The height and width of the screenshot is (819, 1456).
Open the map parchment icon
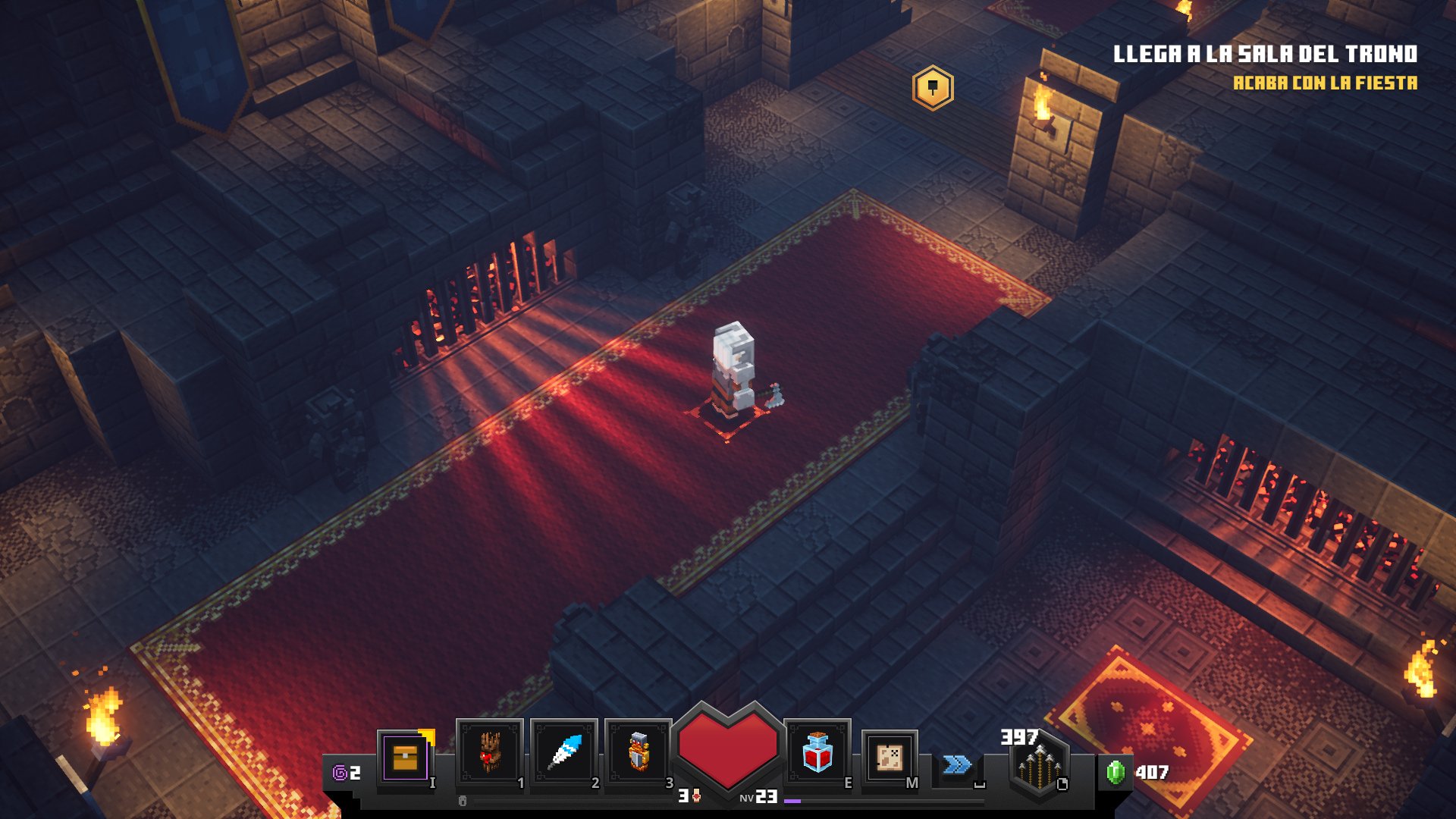(x=889, y=757)
